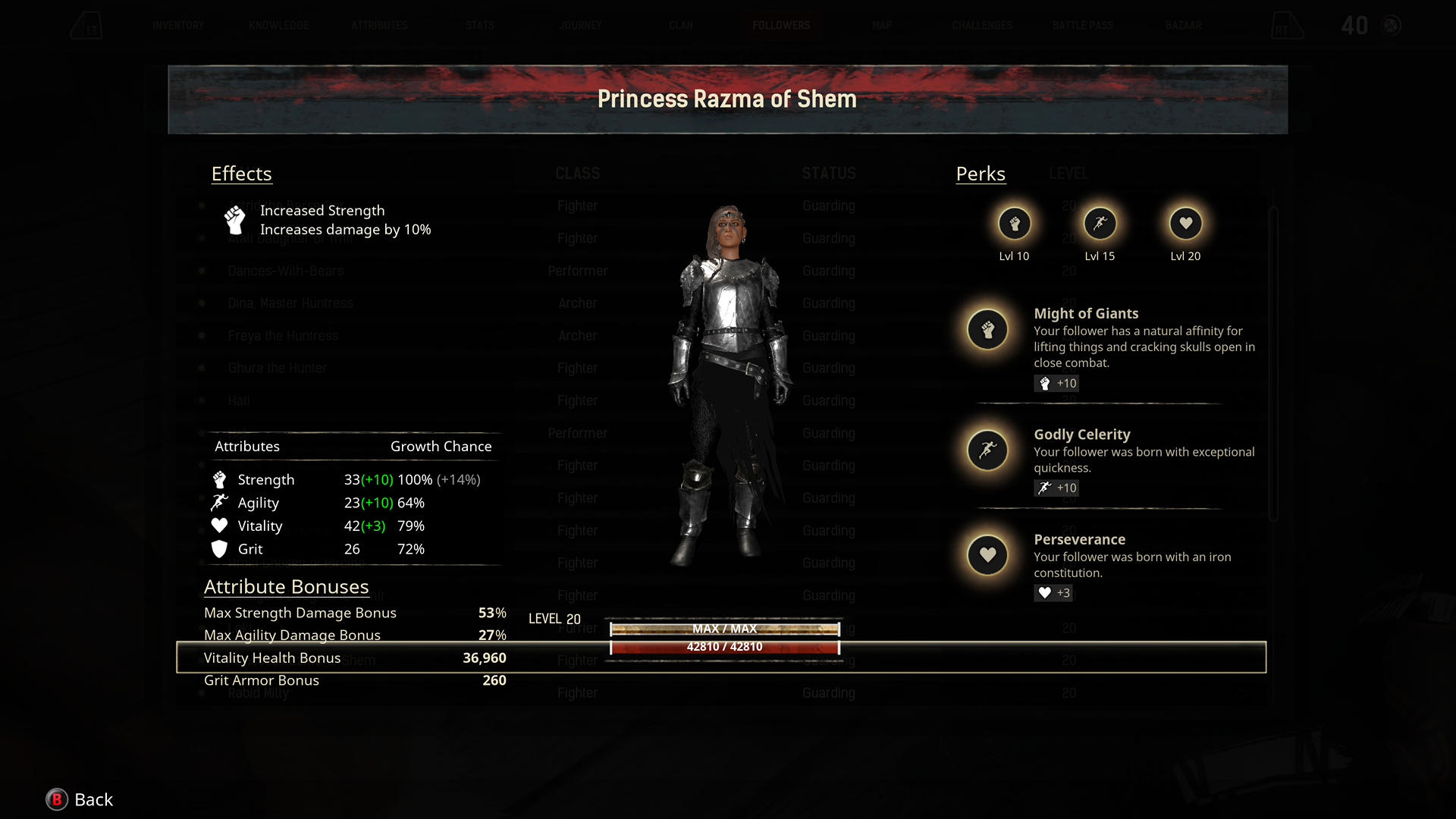Switch to the Inventory tab
The width and height of the screenshot is (1456, 819).
pyautogui.click(x=179, y=25)
